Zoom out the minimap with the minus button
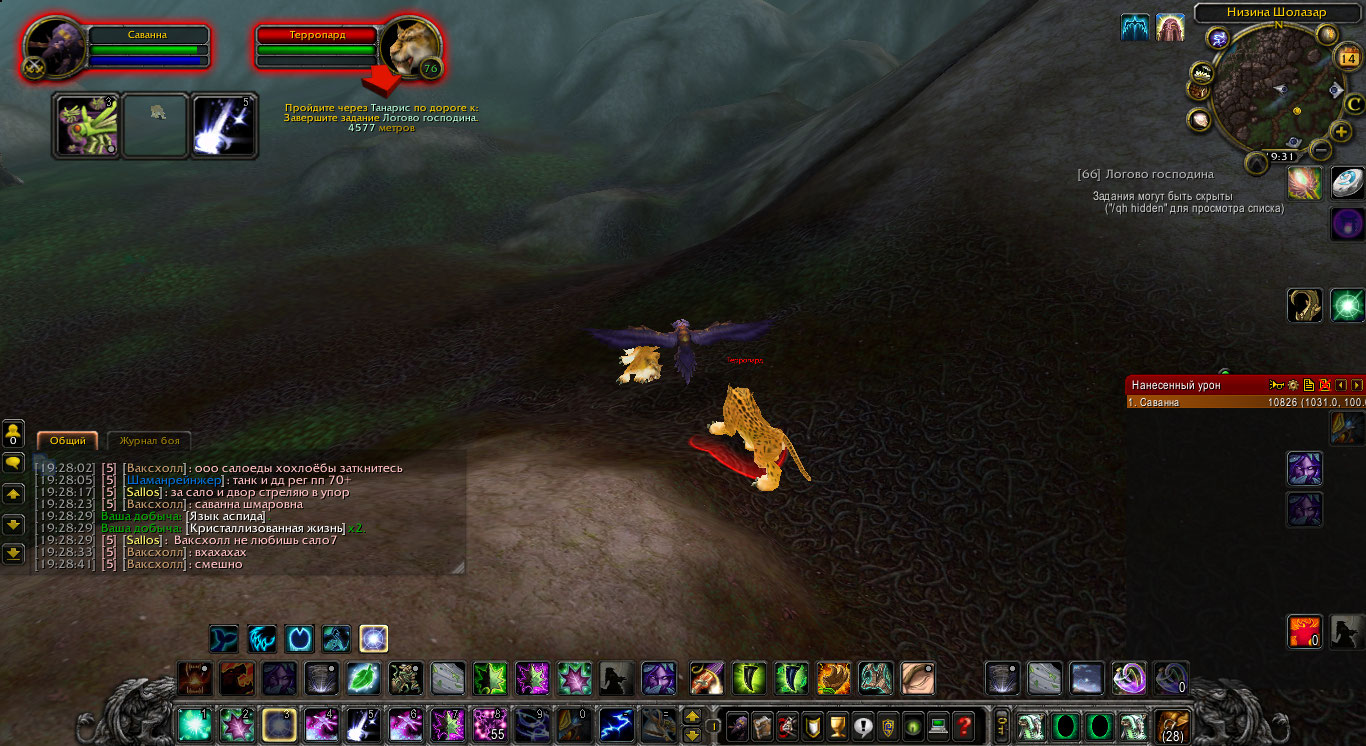1366x746 pixels. [x=1320, y=151]
